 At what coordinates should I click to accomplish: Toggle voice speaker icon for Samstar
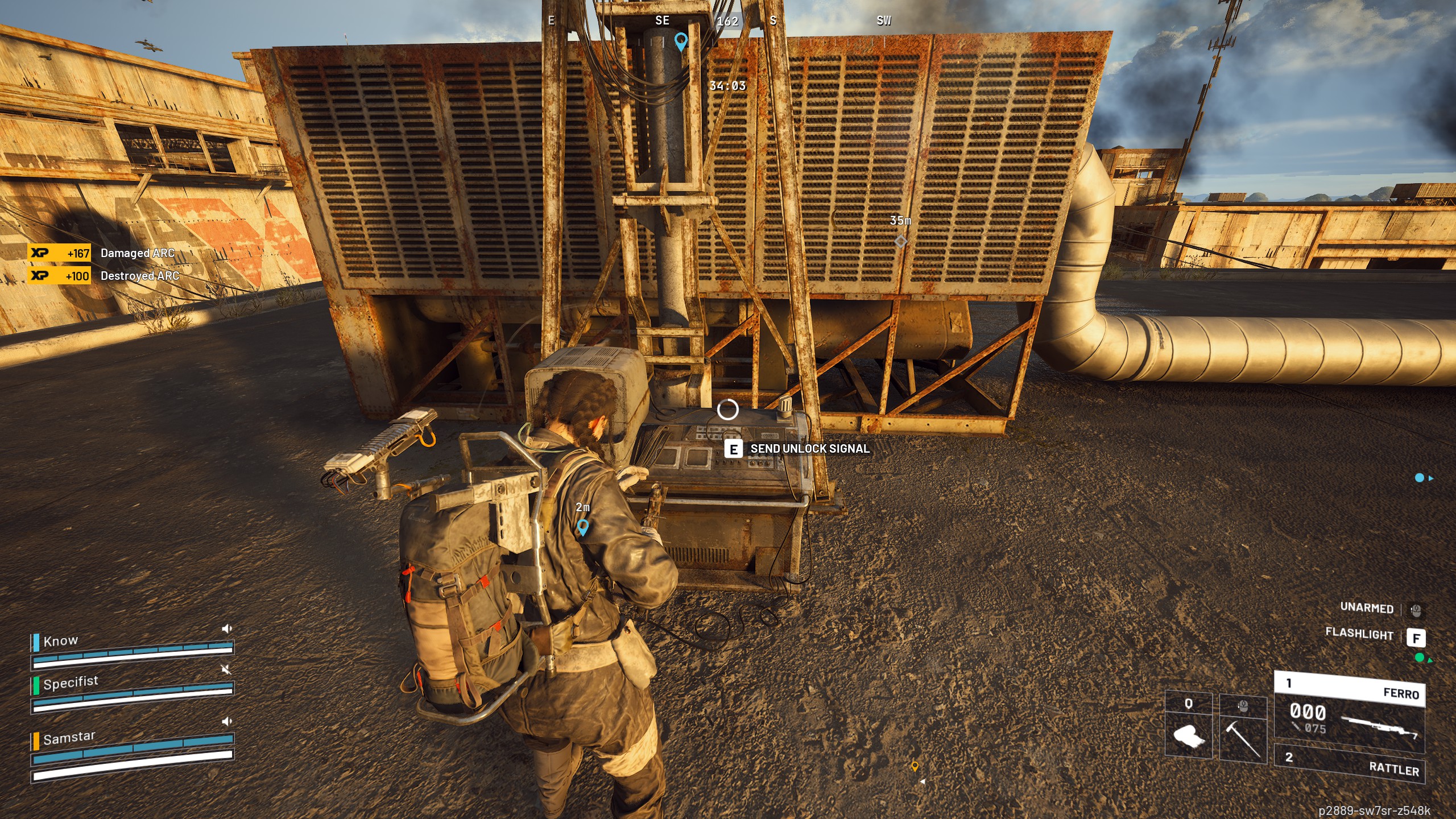pyautogui.click(x=226, y=721)
